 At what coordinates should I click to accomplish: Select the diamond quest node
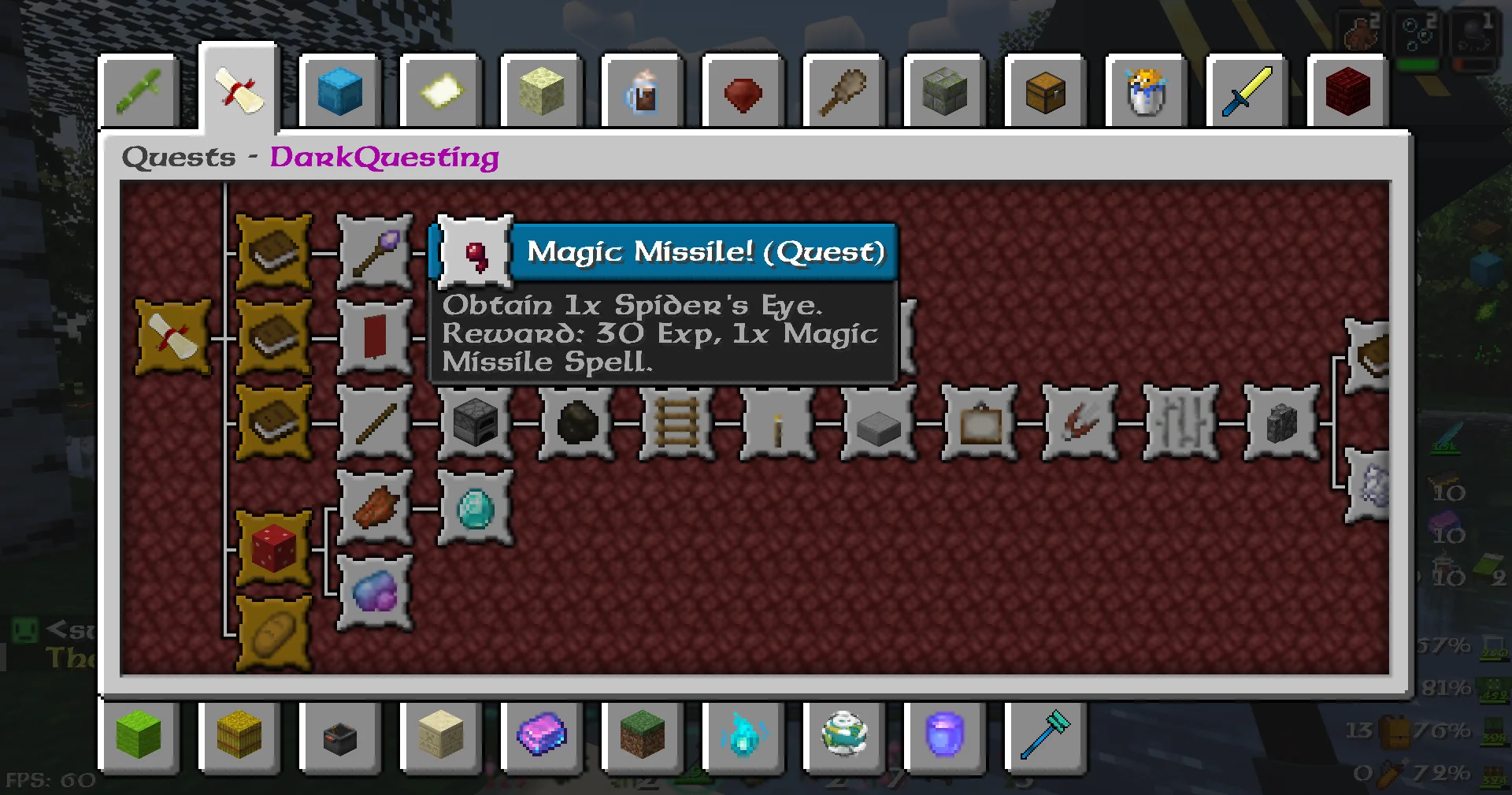474,509
